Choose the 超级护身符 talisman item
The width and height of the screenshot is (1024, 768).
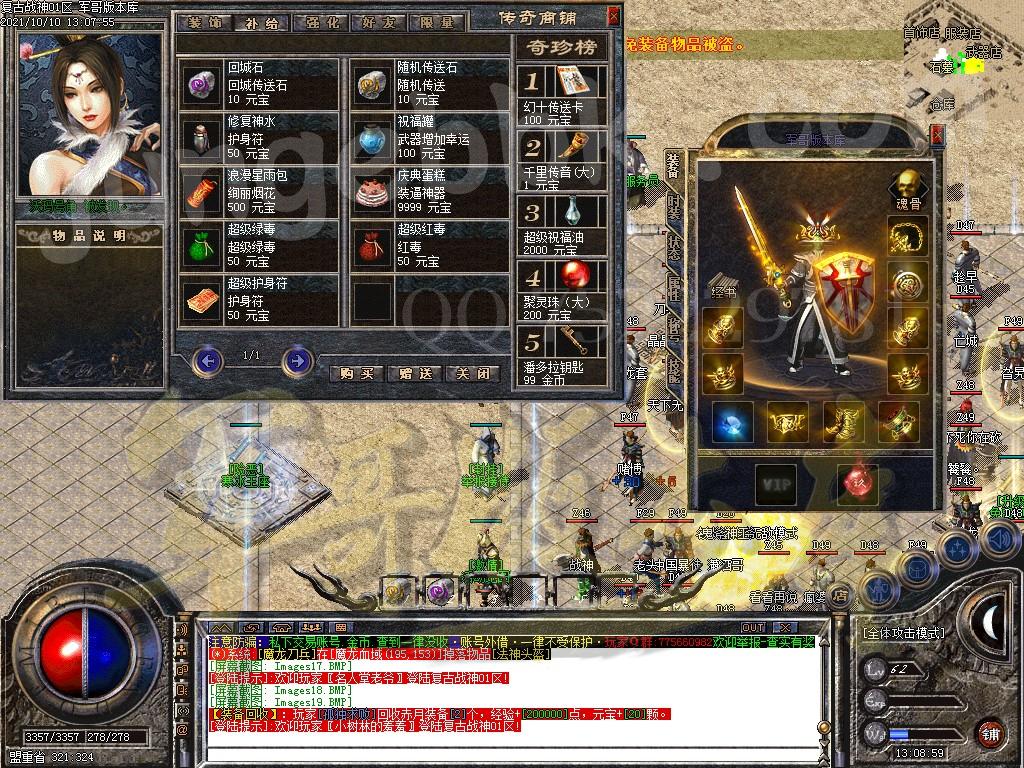click(x=202, y=300)
